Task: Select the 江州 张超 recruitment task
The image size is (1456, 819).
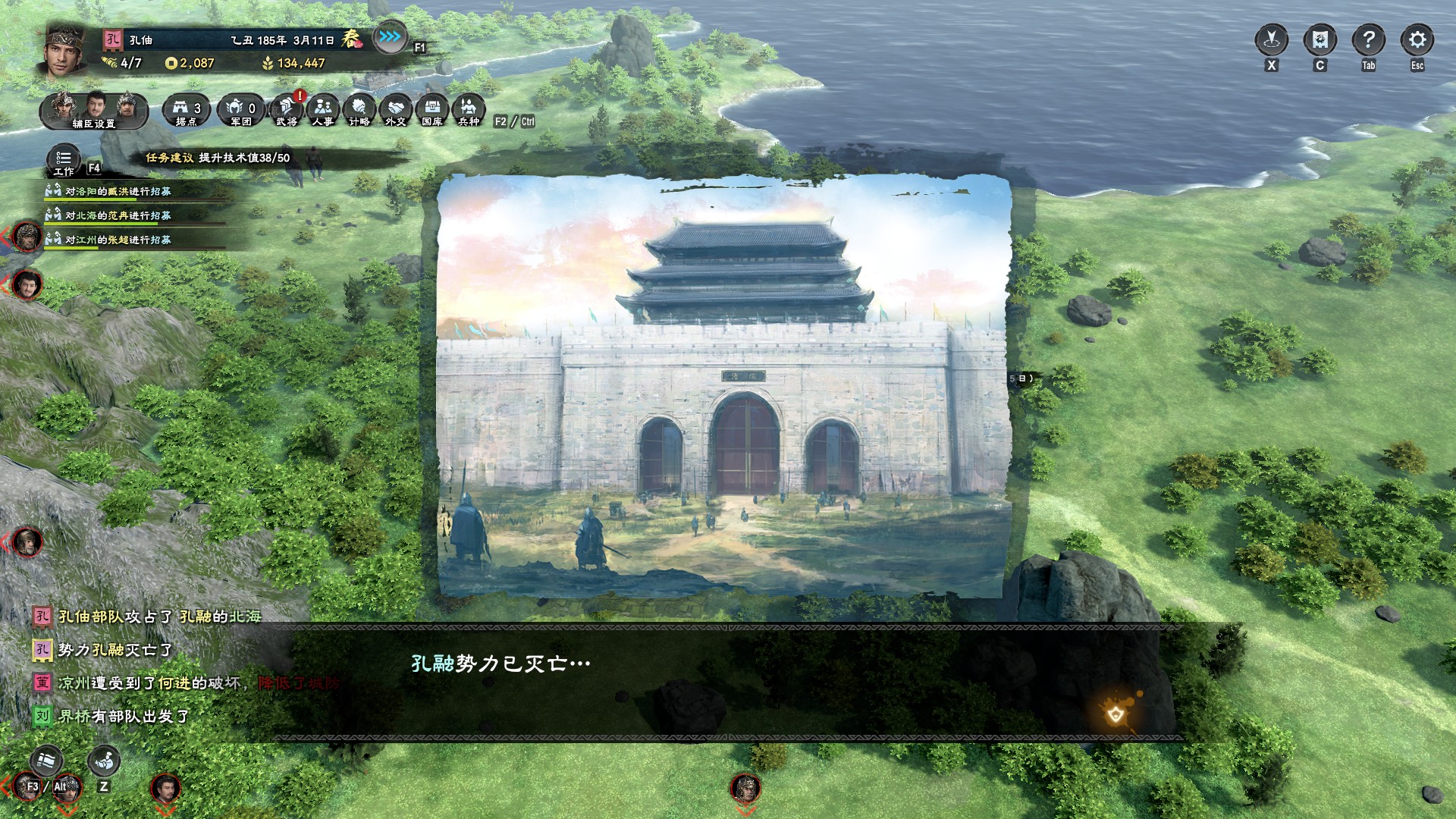Action: point(118,240)
